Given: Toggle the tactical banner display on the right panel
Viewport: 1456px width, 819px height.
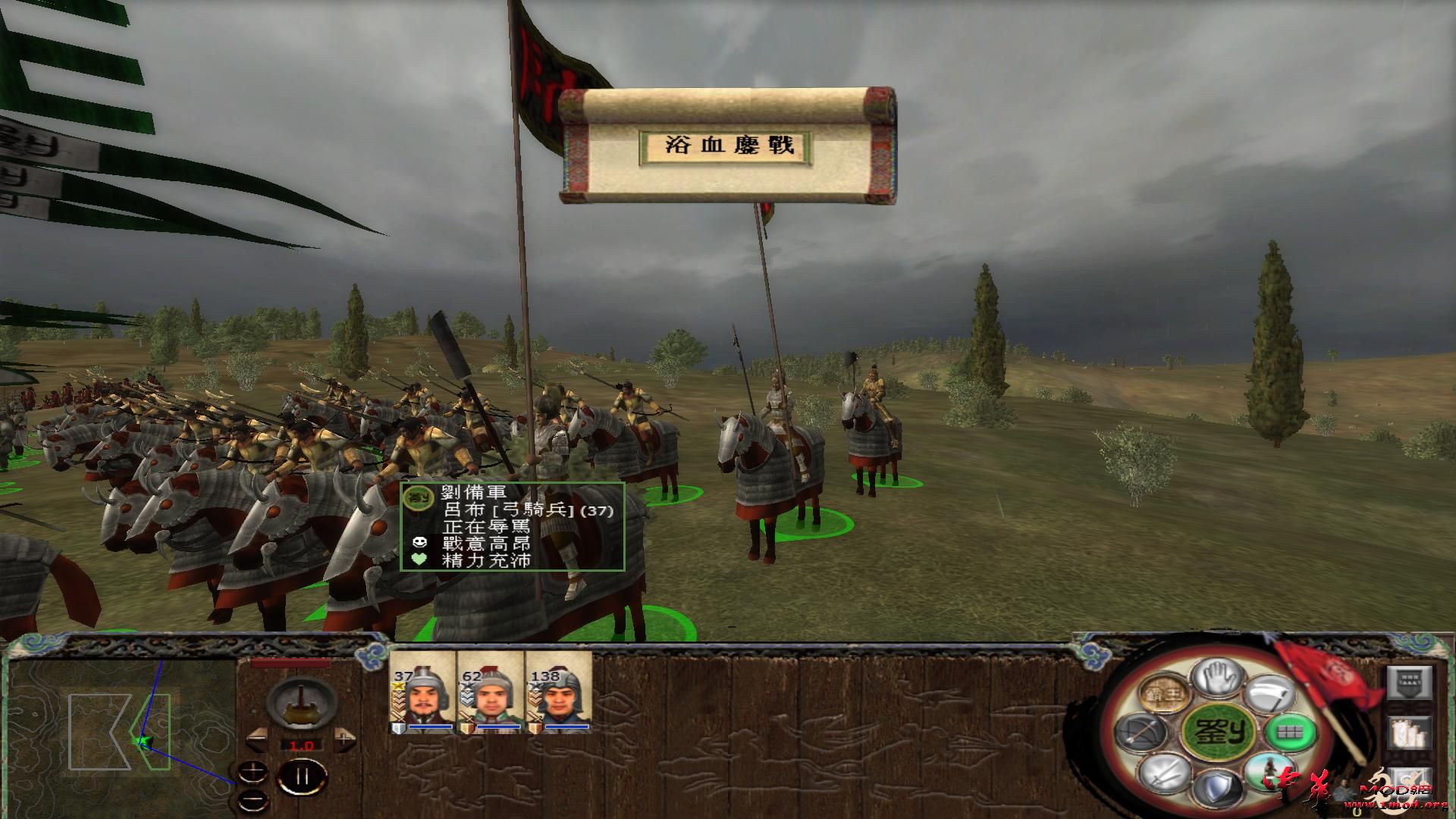Looking at the screenshot, I should 1410,683.
